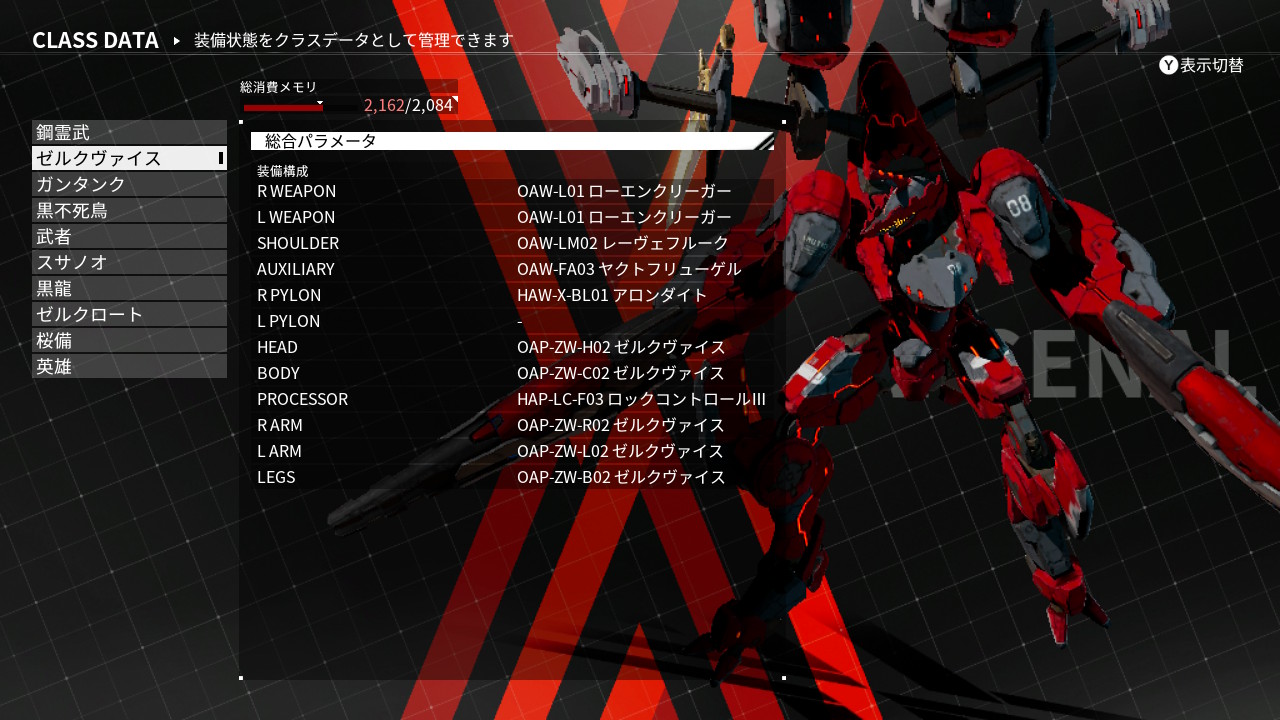The height and width of the screenshot is (720, 1280).
Task: Select the 黒龍 class
Action: (x=129, y=287)
